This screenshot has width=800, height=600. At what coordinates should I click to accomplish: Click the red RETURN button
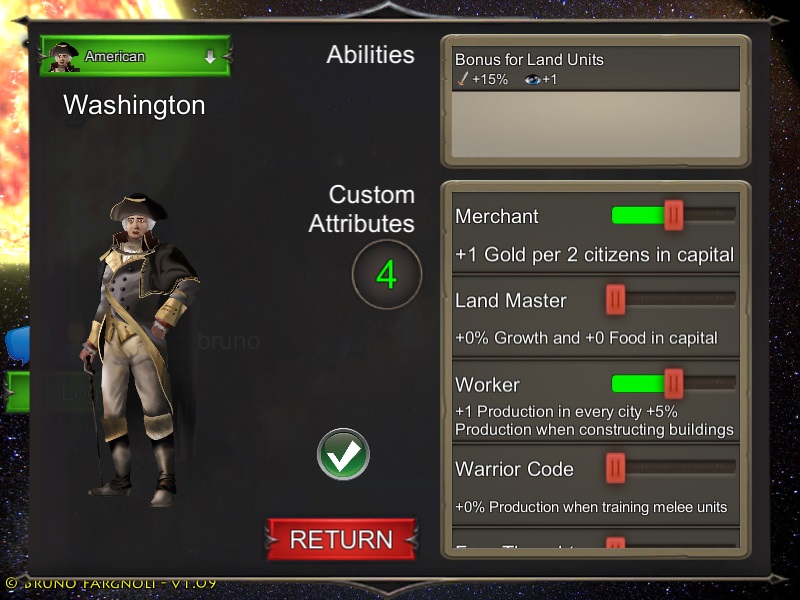341,539
